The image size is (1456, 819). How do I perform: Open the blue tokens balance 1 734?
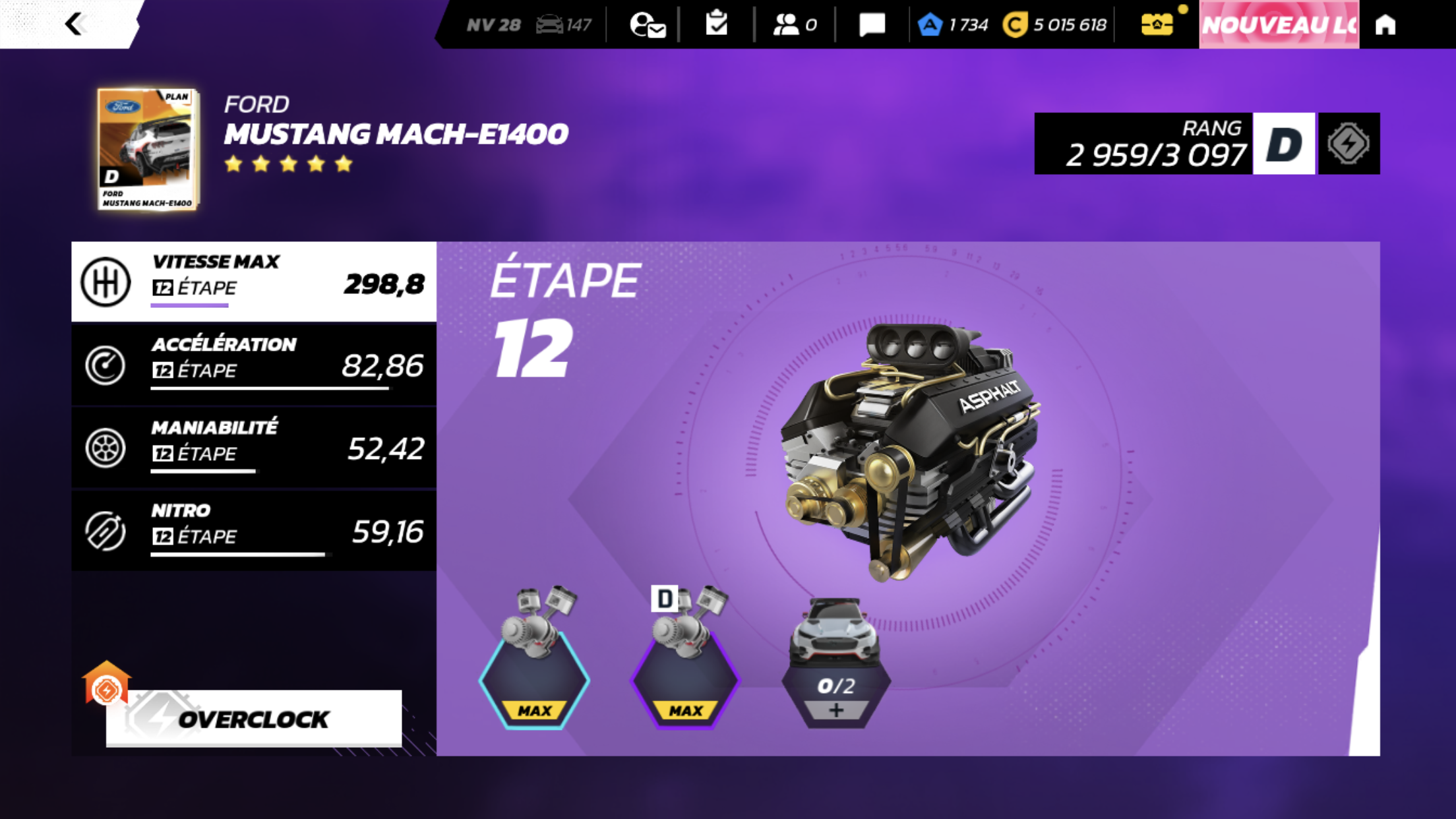click(x=954, y=25)
